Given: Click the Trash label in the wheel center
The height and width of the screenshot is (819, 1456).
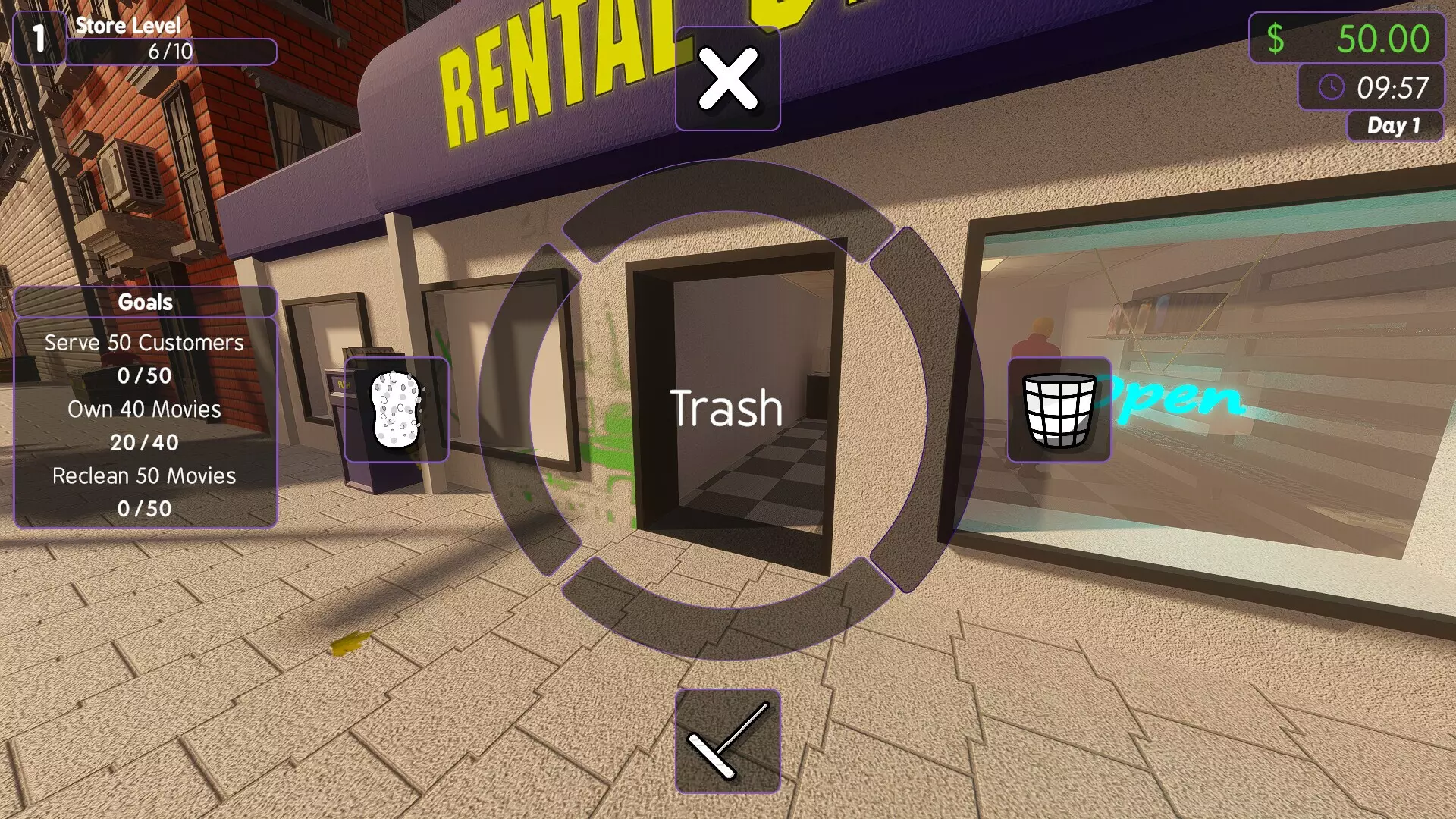Looking at the screenshot, I should tap(727, 407).
